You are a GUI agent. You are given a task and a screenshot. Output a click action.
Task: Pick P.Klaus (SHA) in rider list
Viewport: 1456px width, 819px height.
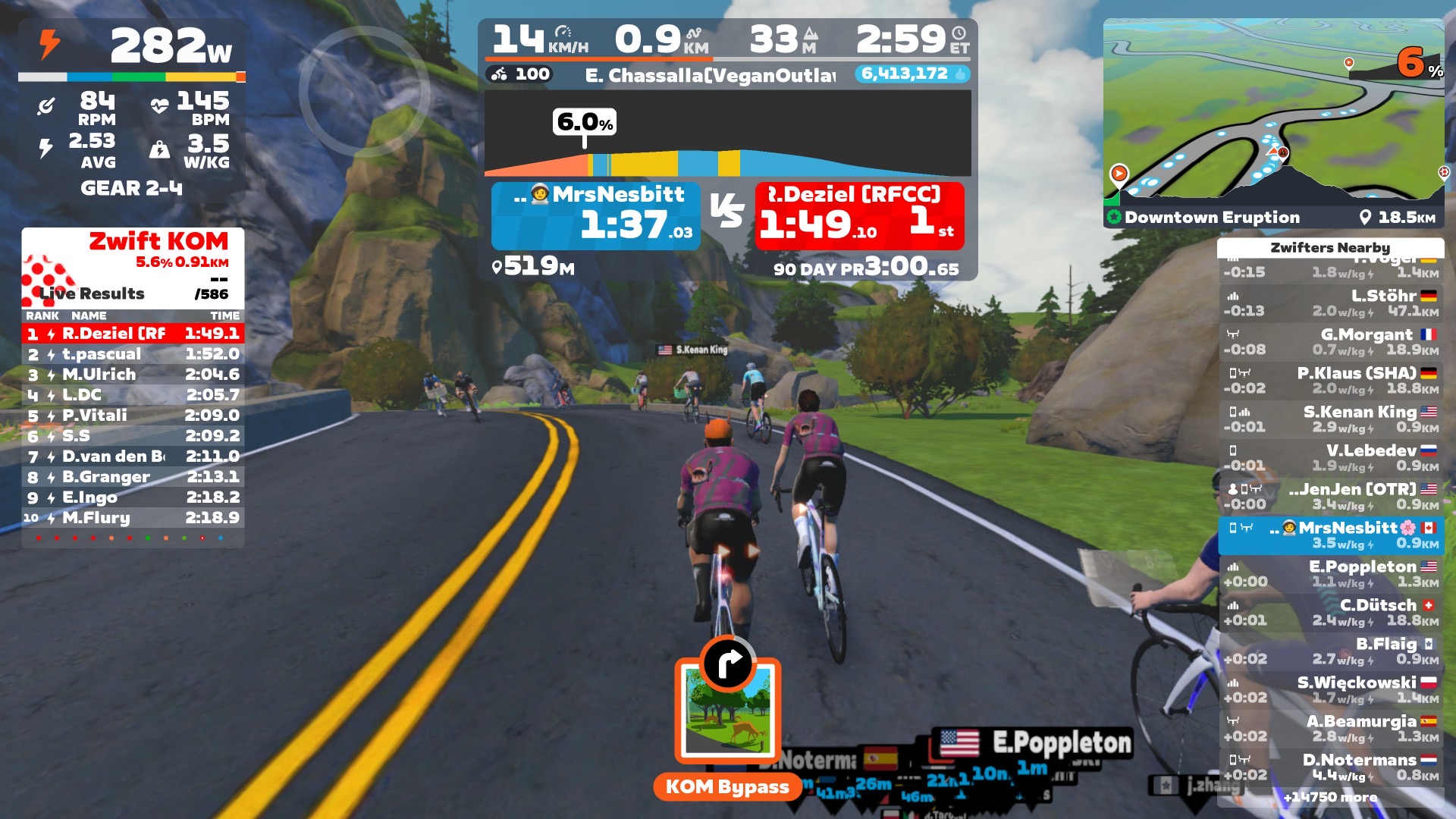coord(1331,381)
